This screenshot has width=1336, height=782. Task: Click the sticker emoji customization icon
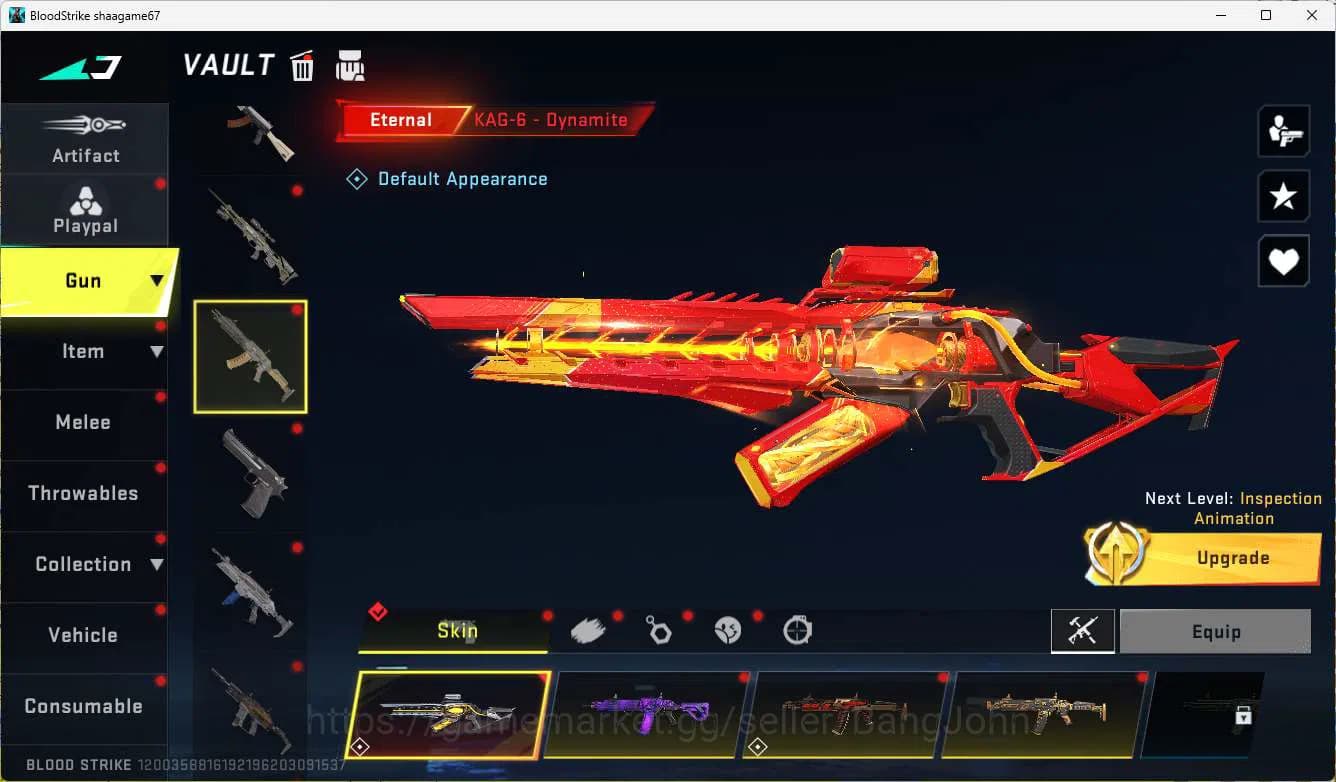point(728,629)
